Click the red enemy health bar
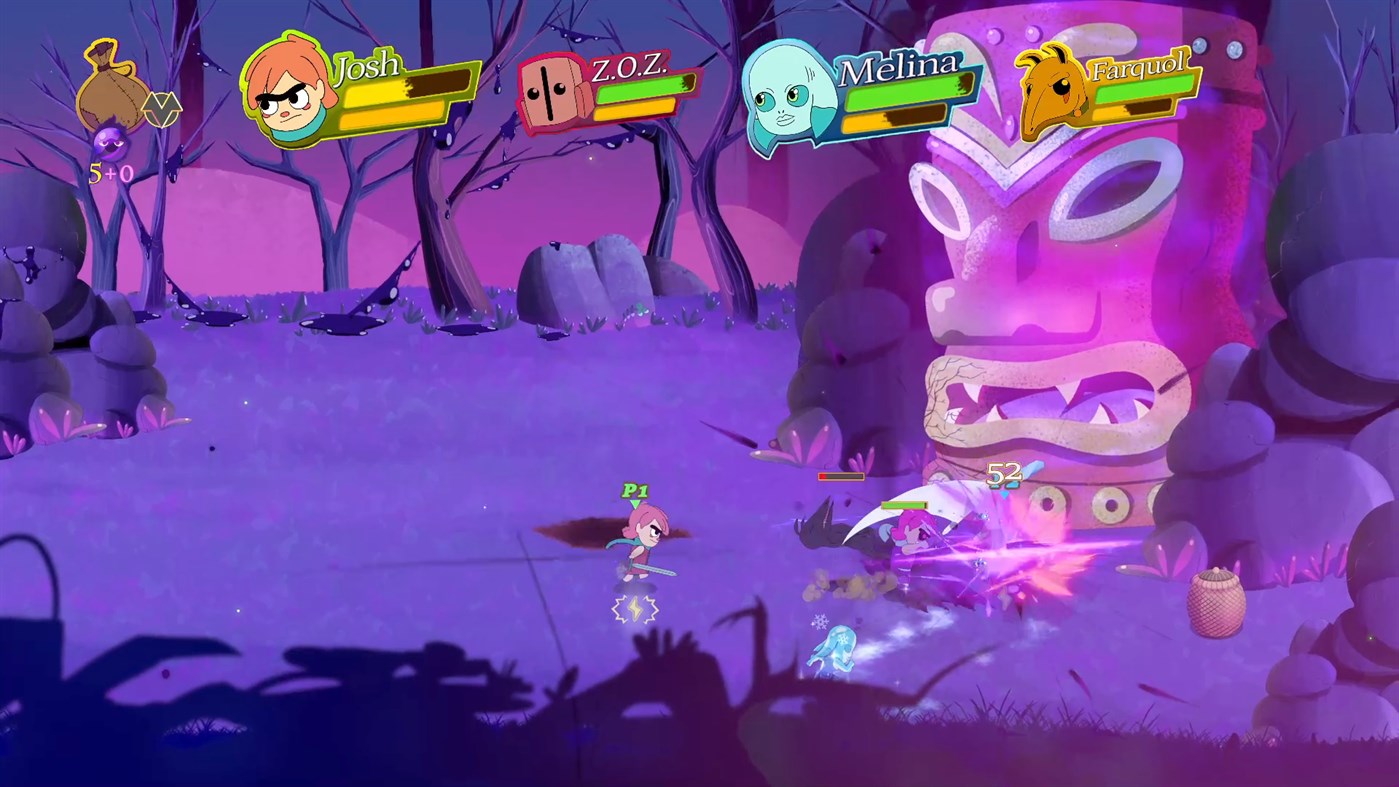This screenshot has height=787, width=1399. pos(840,476)
